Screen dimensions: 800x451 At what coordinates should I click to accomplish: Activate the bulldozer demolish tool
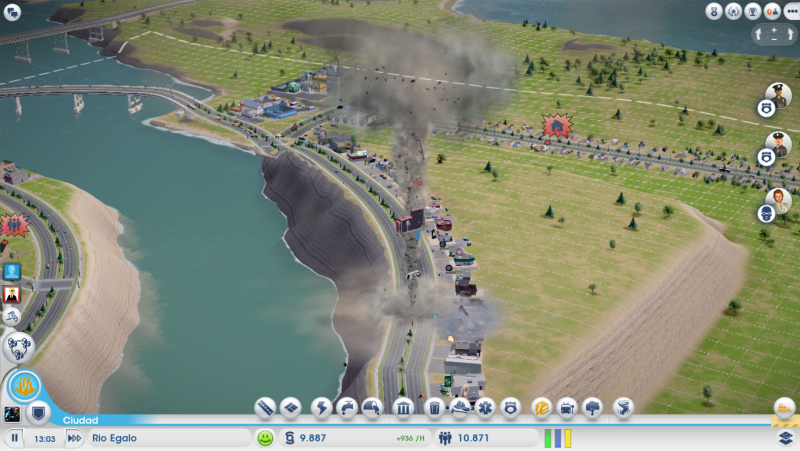784,409
